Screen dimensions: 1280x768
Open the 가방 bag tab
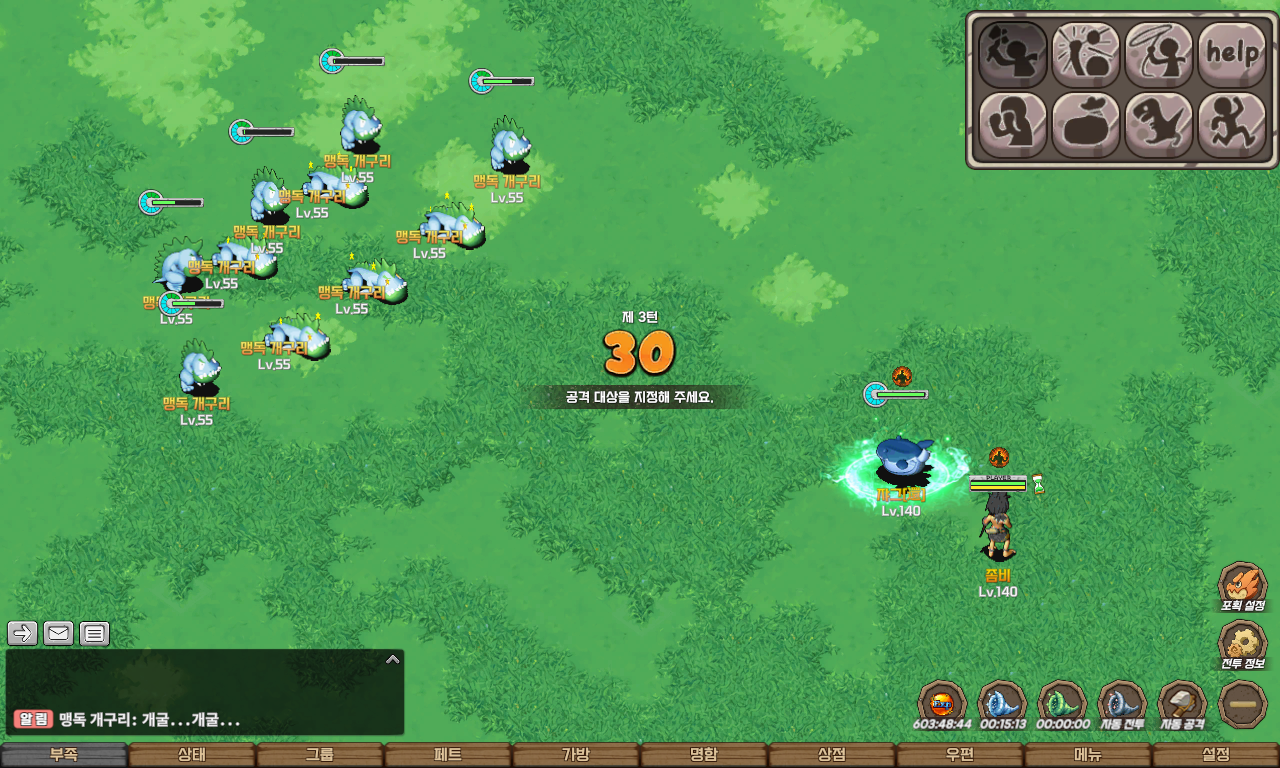[x=576, y=755]
